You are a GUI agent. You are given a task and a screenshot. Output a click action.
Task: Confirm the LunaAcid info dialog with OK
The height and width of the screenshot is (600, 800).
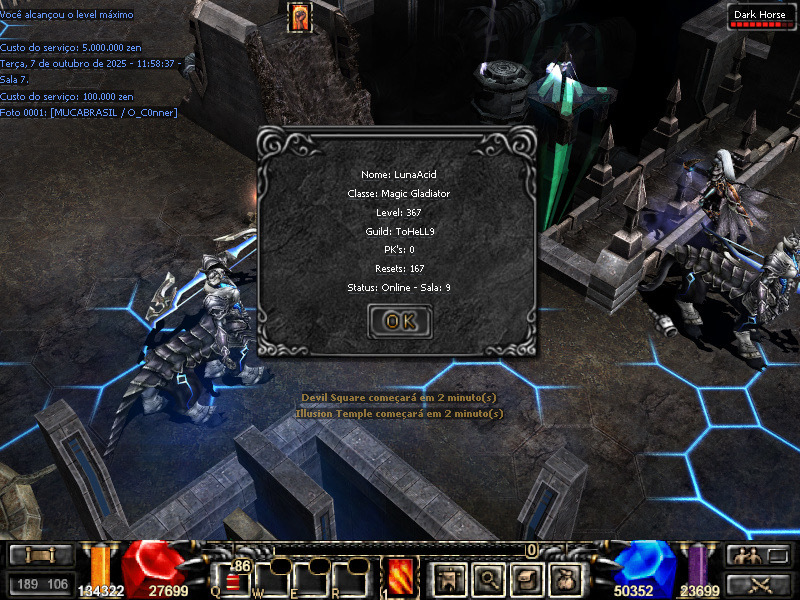click(x=400, y=321)
